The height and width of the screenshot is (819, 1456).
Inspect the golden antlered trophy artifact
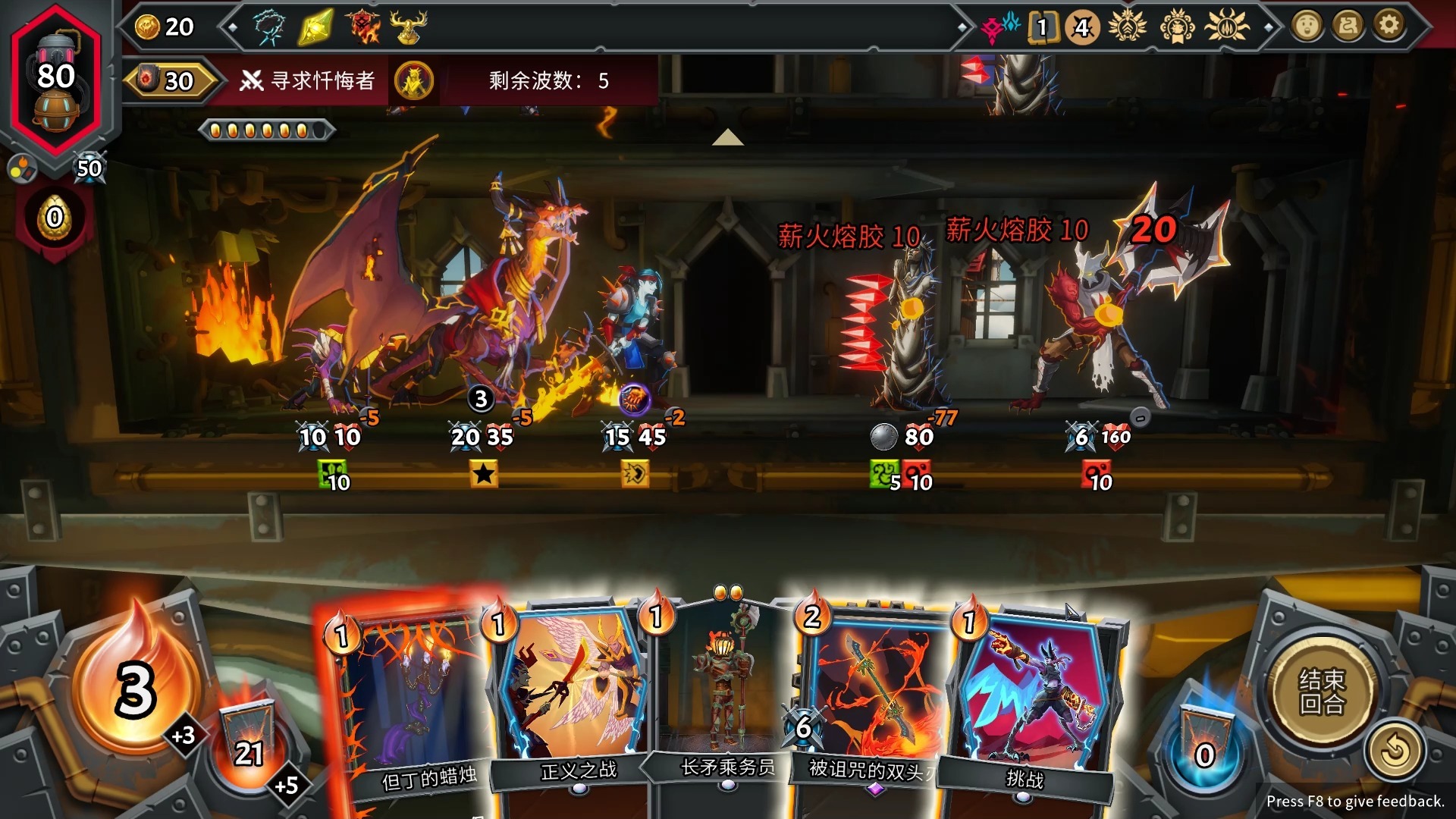[x=408, y=27]
